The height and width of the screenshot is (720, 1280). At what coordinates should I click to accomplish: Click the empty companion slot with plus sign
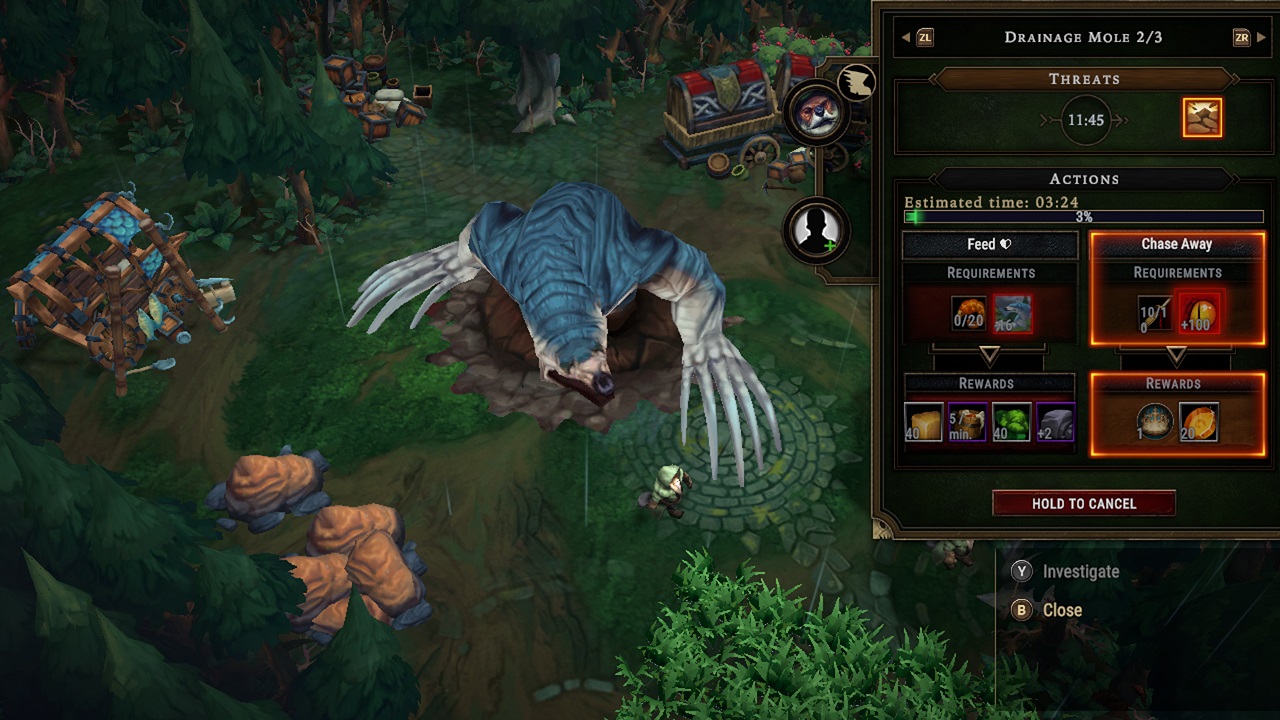(x=818, y=230)
